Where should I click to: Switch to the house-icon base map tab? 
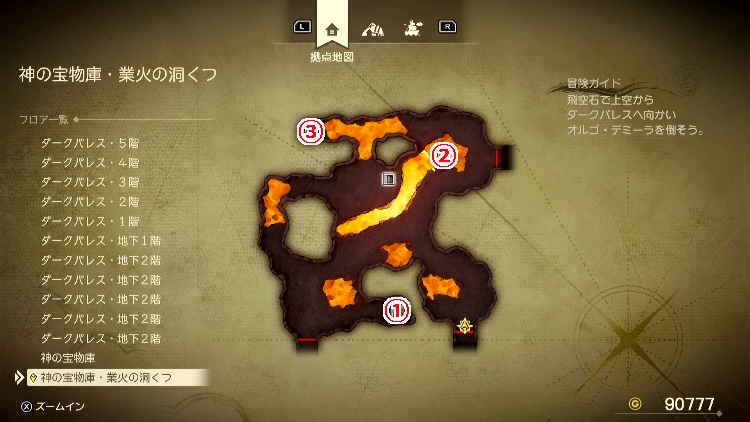pyautogui.click(x=332, y=28)
